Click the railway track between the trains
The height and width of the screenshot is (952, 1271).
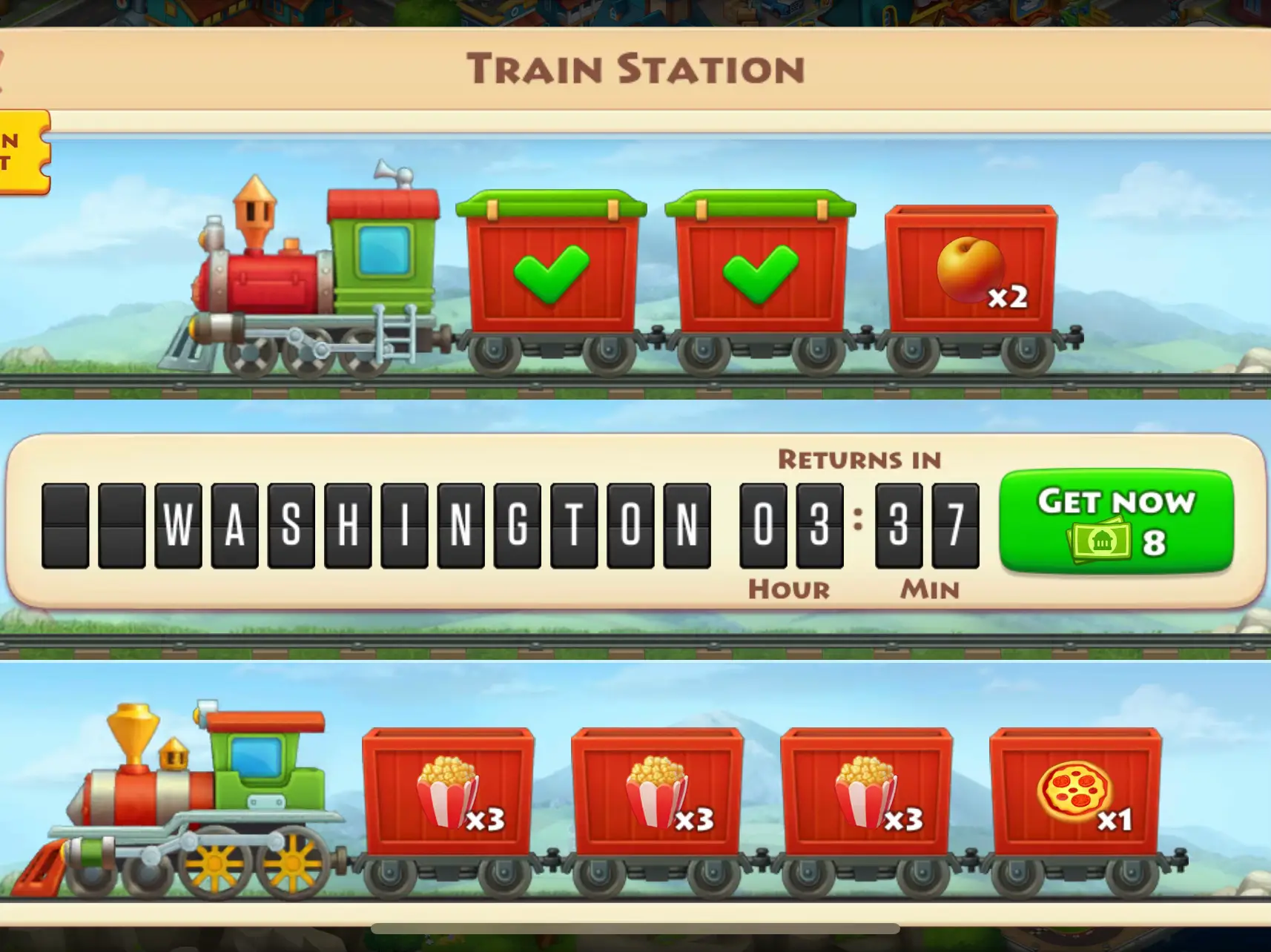[x=635, y=644]
